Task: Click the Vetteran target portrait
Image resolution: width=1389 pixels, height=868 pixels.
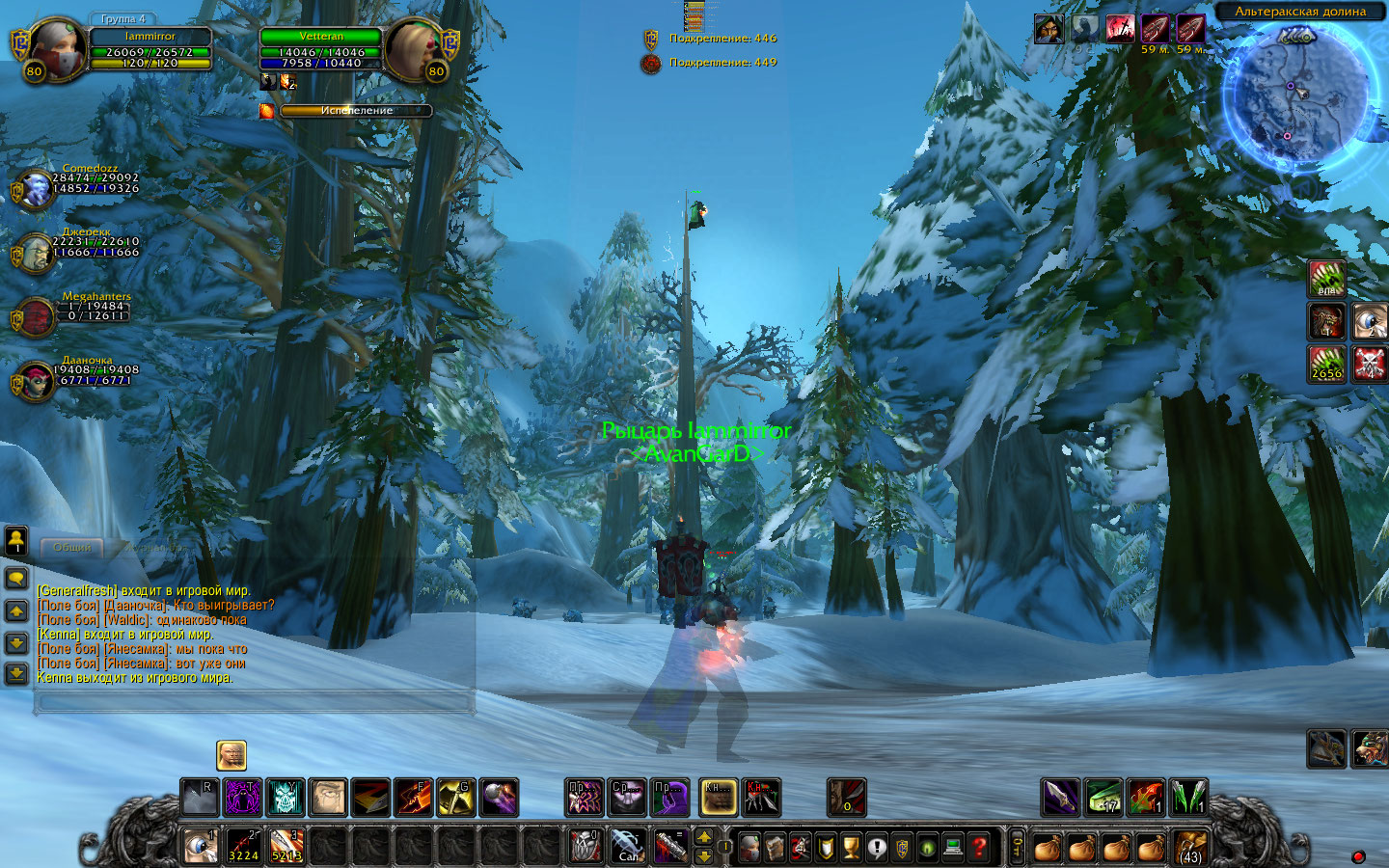Action: pos(417,50)
